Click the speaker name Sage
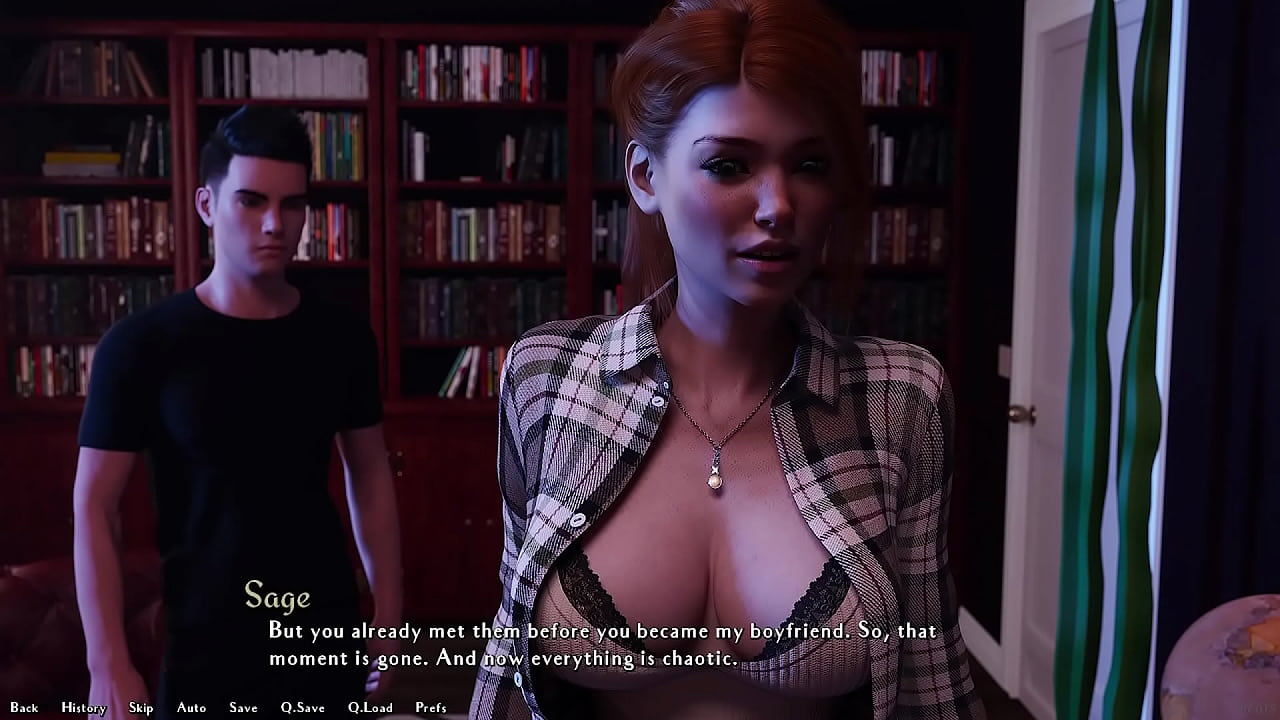The width and height of the screenshot is (1280, 720). (x=277, y=598)
